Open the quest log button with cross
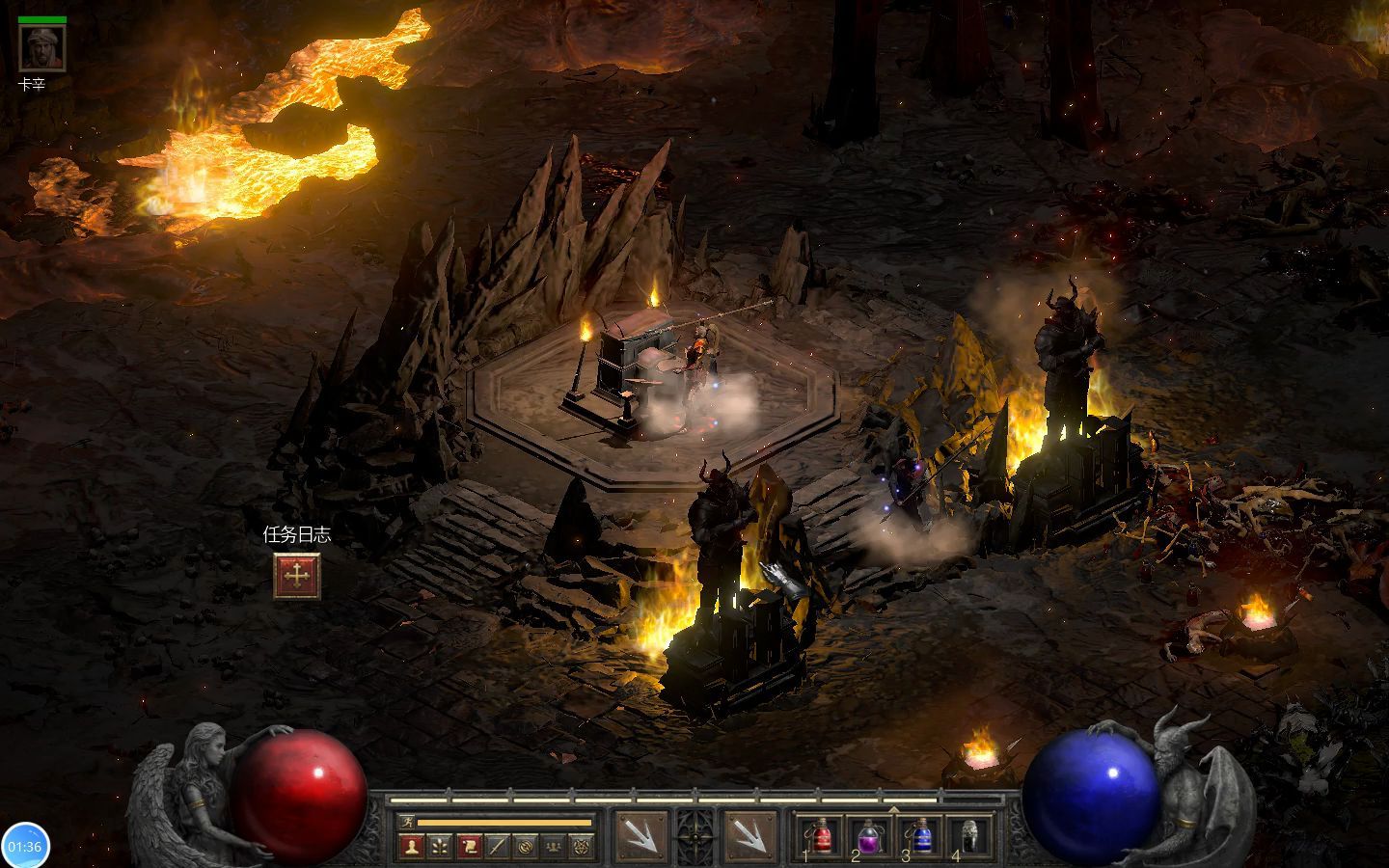The width and height of the screenshot is (1389, 868). tap(296, 575)
